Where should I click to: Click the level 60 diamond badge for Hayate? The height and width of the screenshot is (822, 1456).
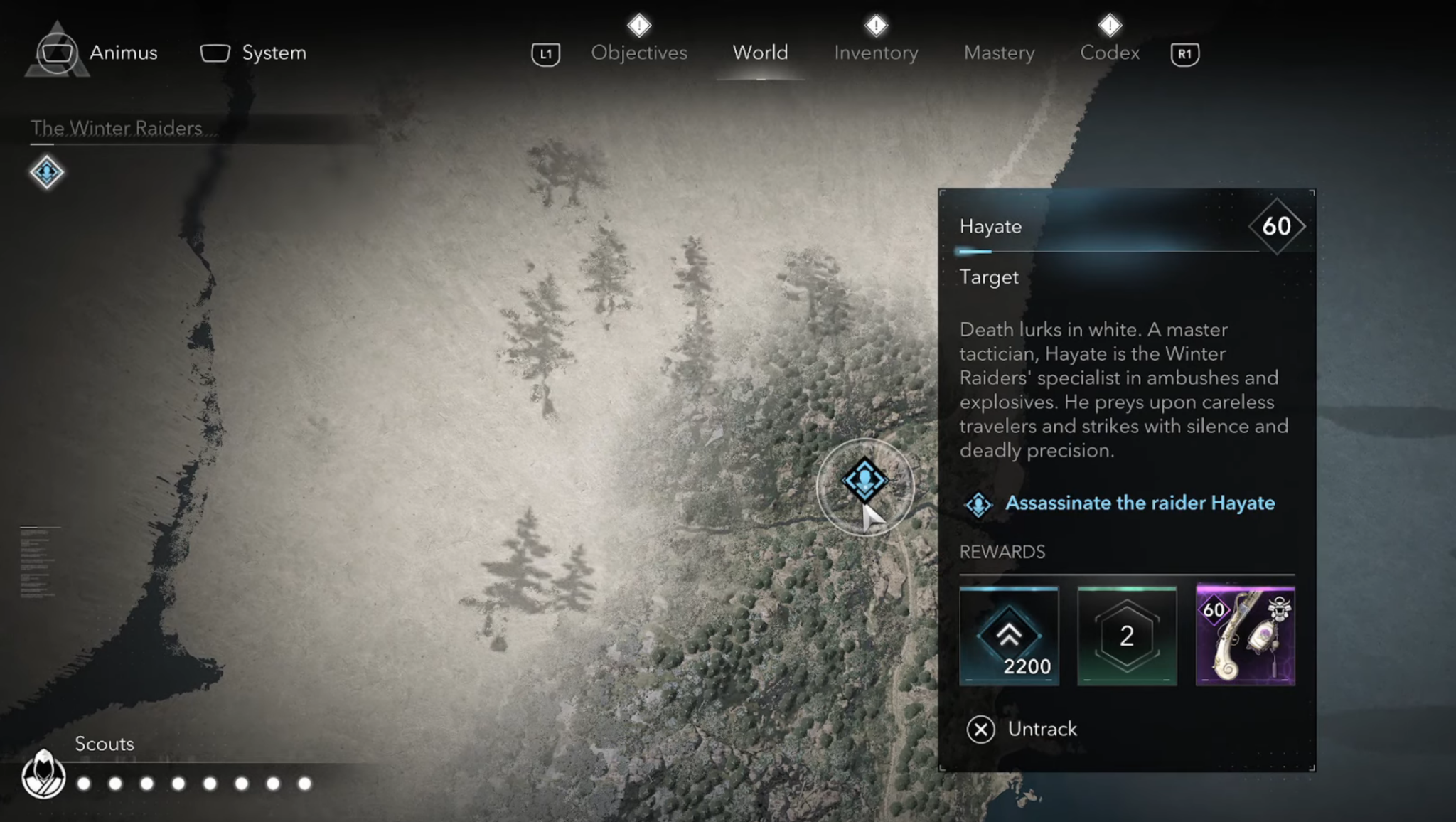coord(1276,226)
